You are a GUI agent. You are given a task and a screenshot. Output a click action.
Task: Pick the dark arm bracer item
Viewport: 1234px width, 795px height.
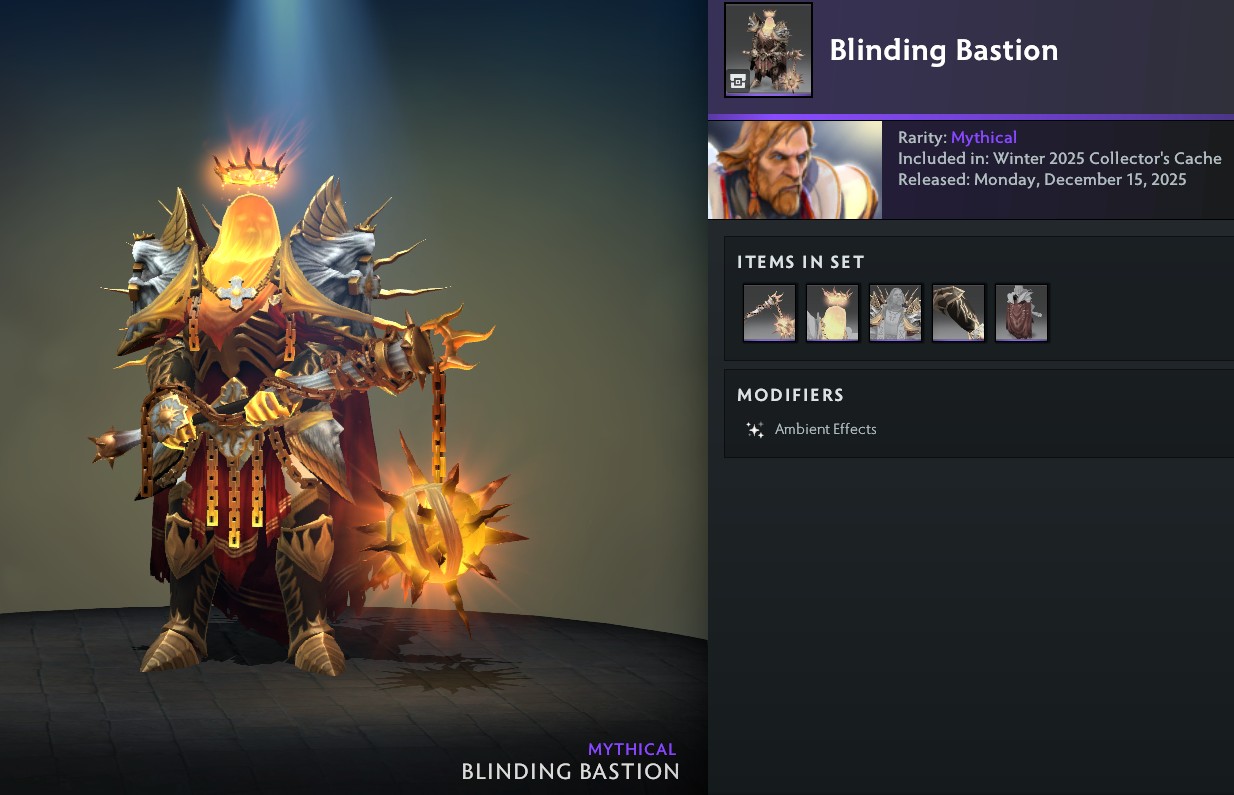[958, 312]
